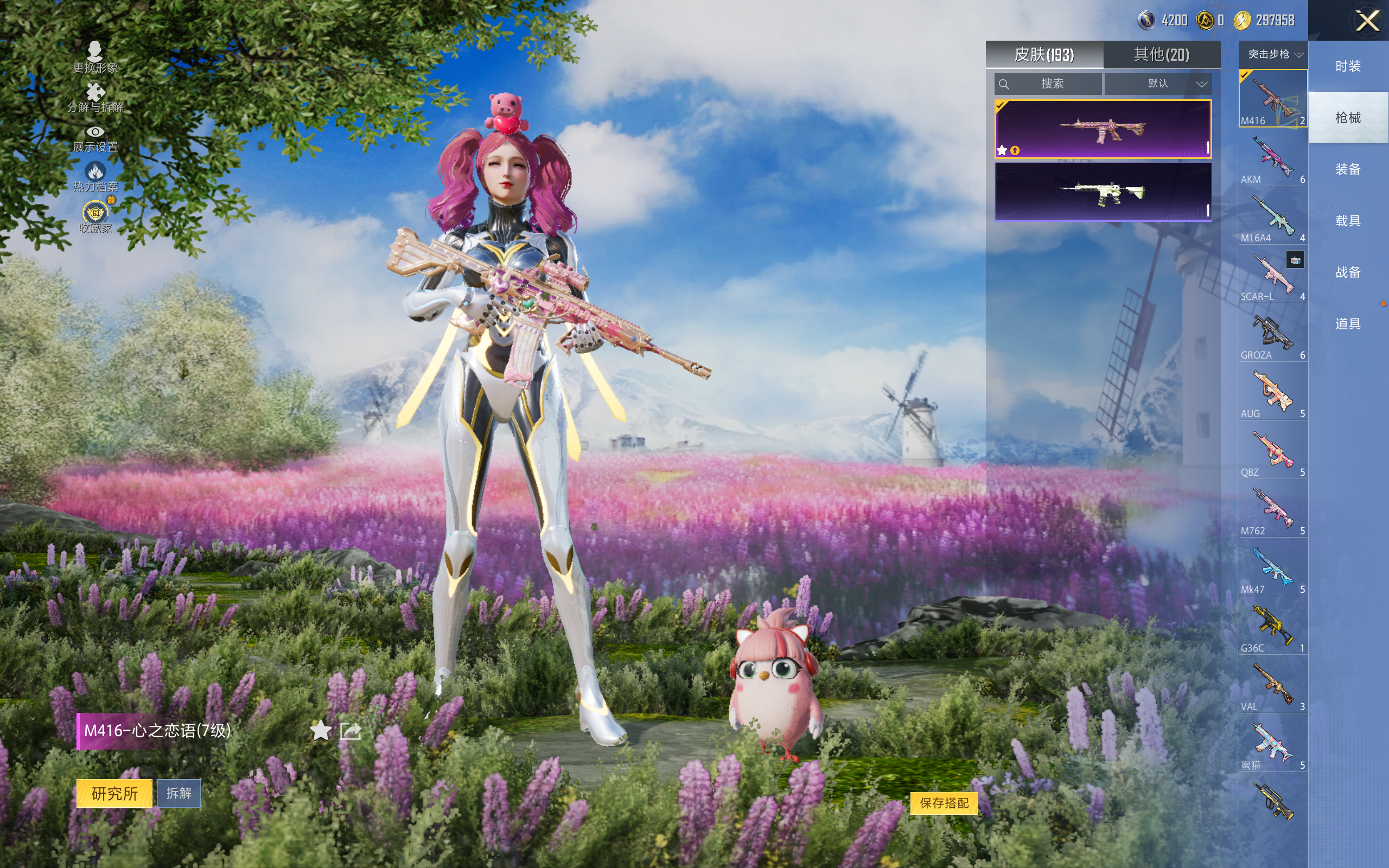Share the skin via the share icon

click(x=350, y=731)
